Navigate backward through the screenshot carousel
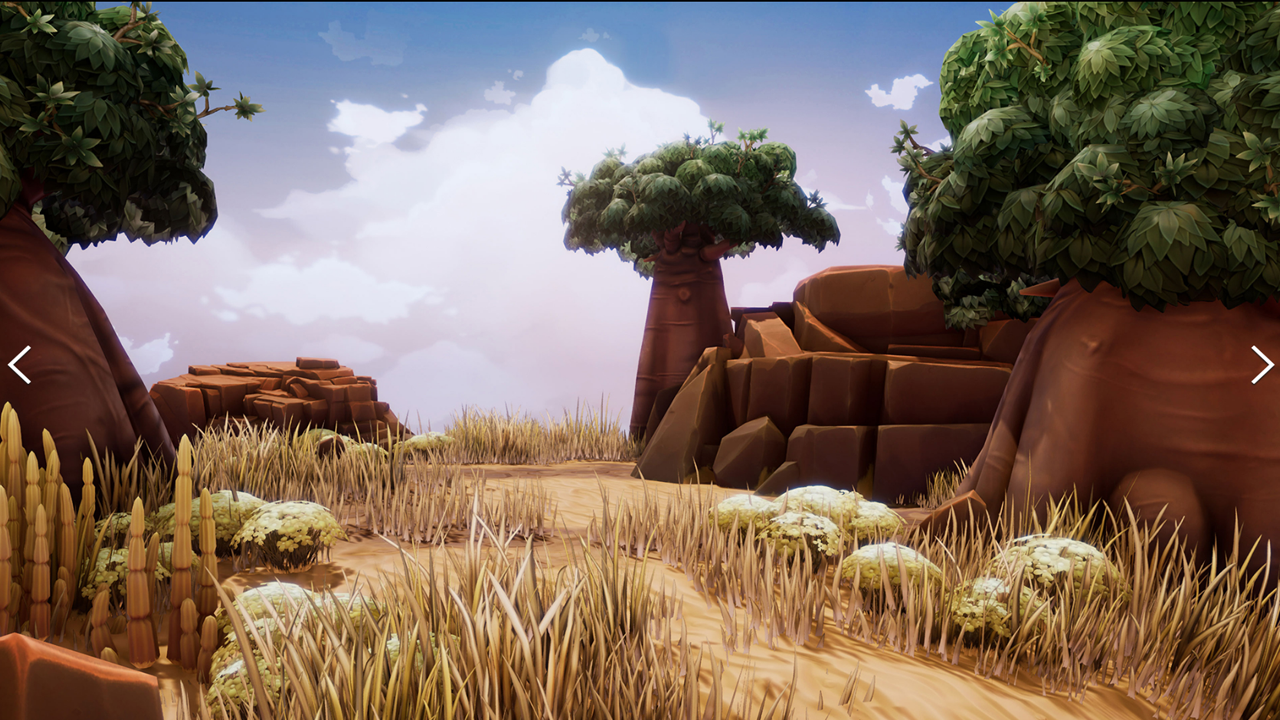1280x720 pixels. (x=20, y=365)
